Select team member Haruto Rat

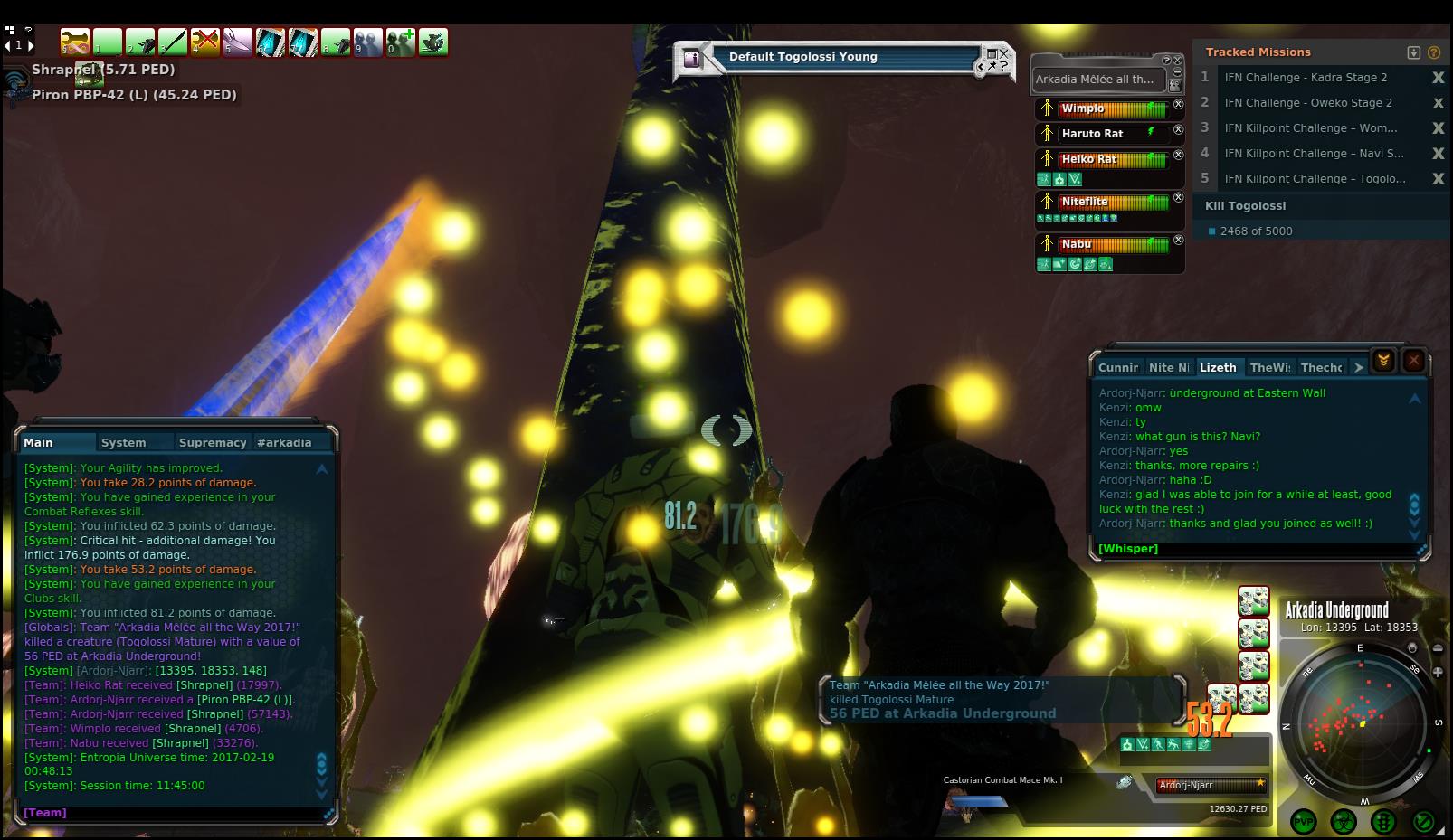point(1092,134)
